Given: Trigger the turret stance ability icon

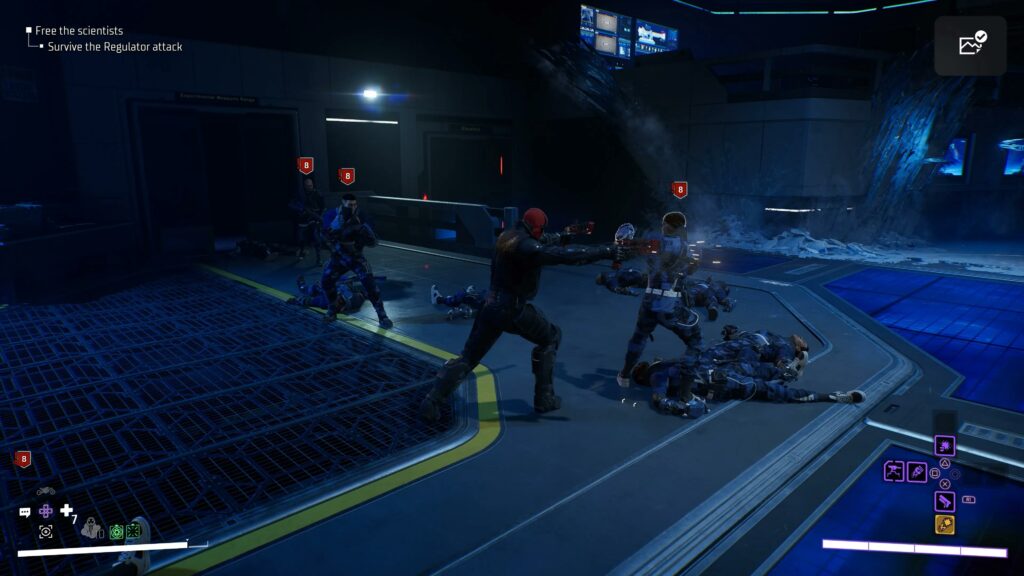Looking at the screenshot, I should tap(894, 471).
